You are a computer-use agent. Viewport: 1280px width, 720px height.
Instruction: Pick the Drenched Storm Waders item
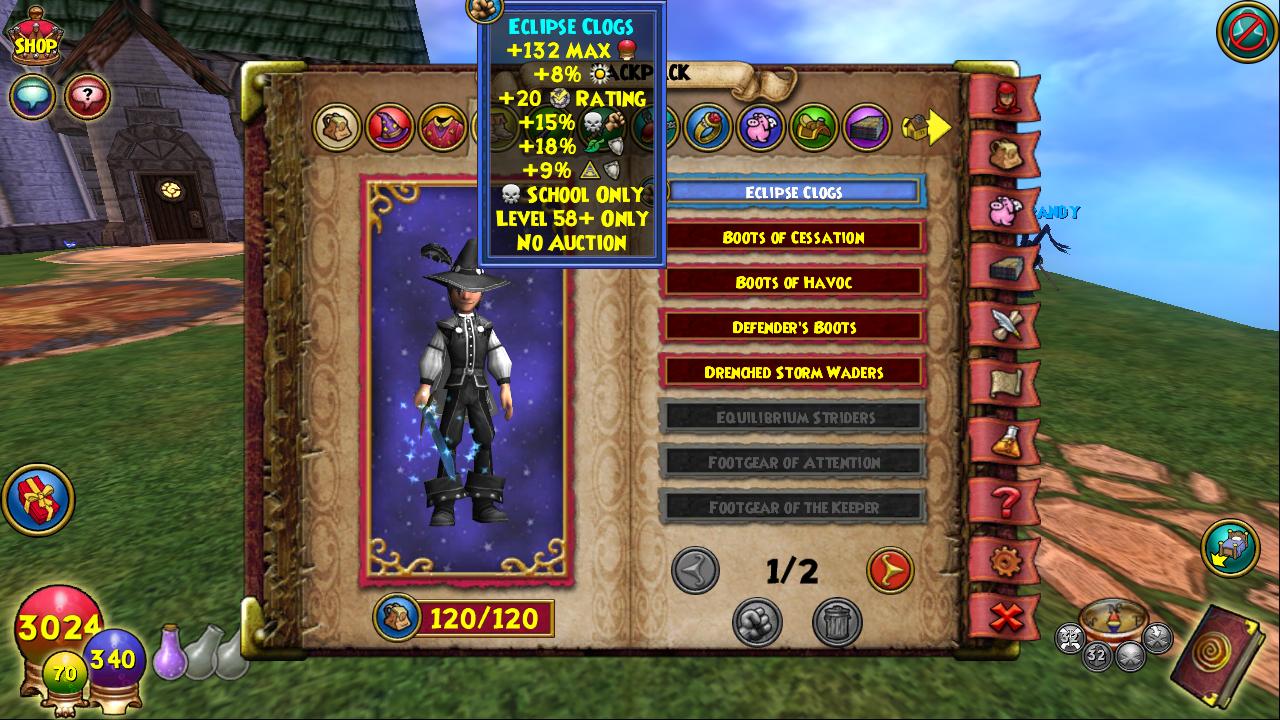click(x=793, y=373)
